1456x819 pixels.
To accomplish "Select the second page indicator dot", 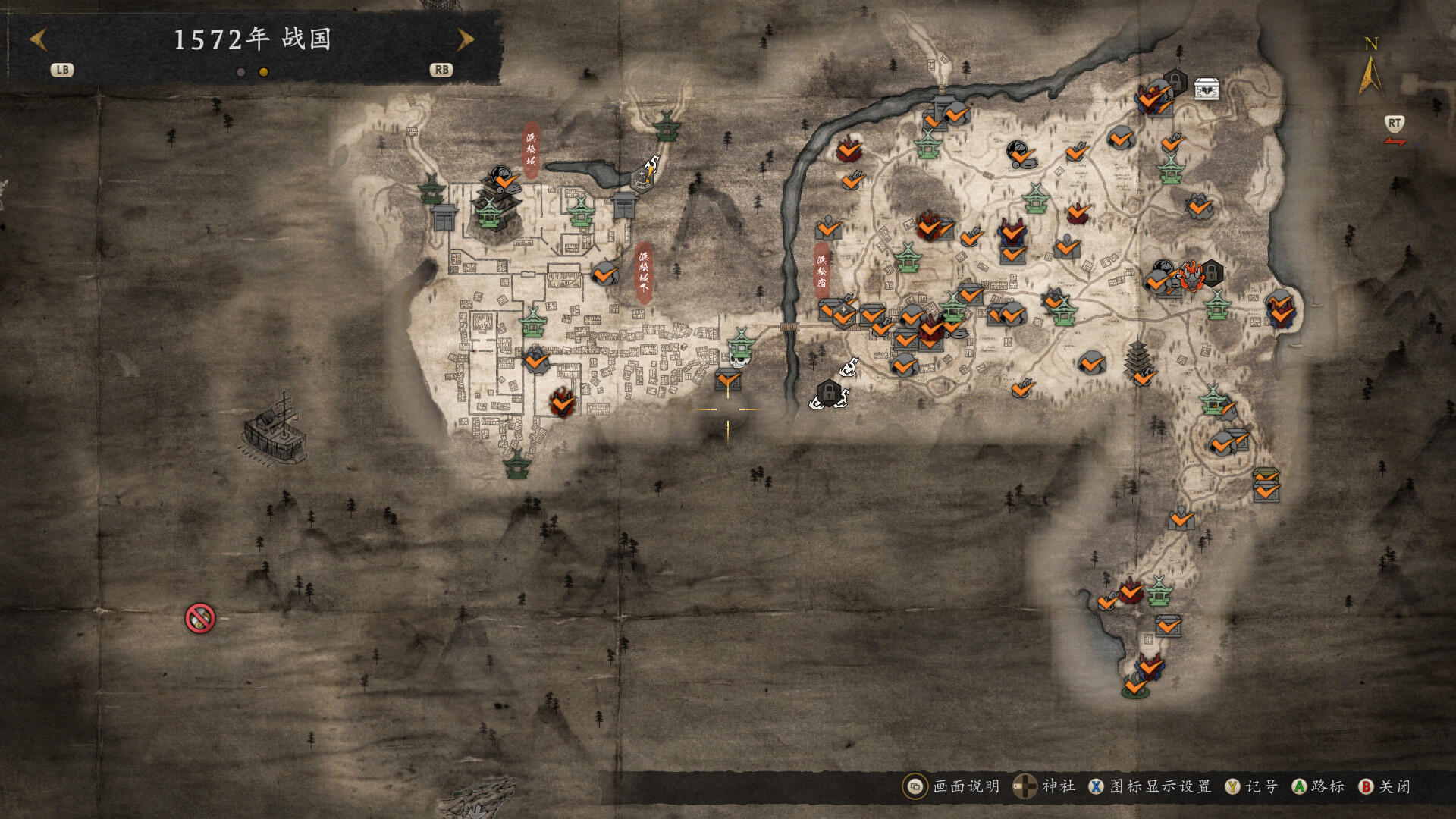I will pyautogui.click(x=263, y=72).
